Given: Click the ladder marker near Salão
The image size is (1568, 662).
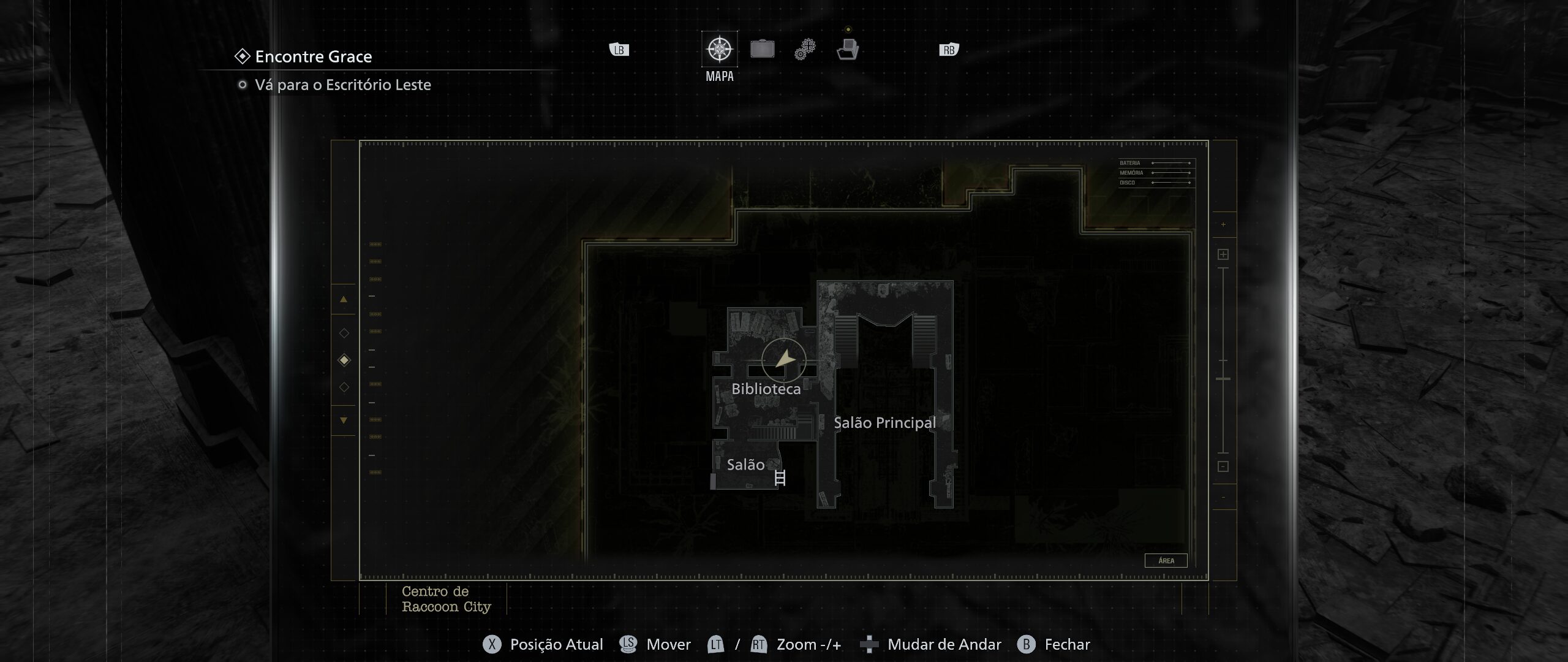Looking at the screenshot, I should click(x=780, y=477).
